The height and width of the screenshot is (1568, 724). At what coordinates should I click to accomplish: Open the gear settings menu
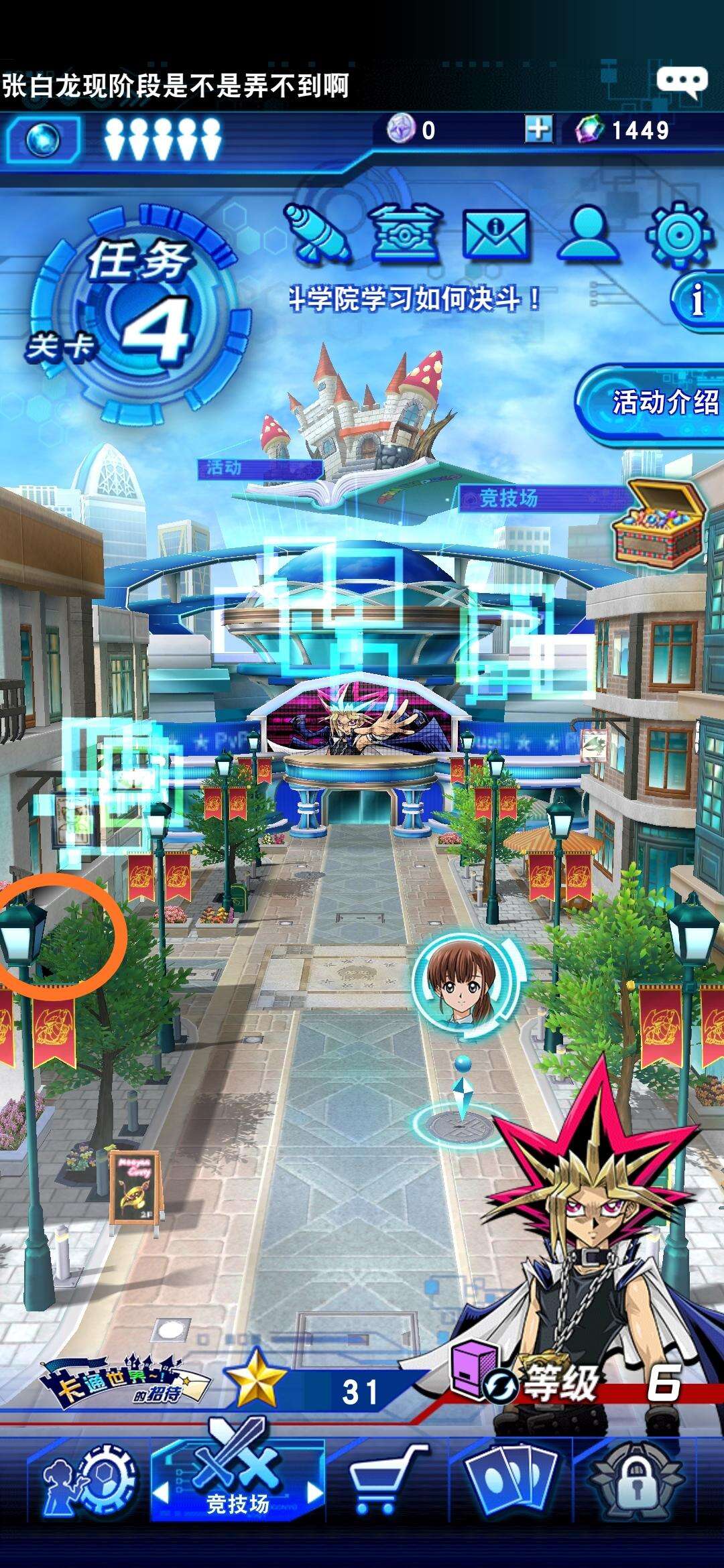[x=678, y=233]
